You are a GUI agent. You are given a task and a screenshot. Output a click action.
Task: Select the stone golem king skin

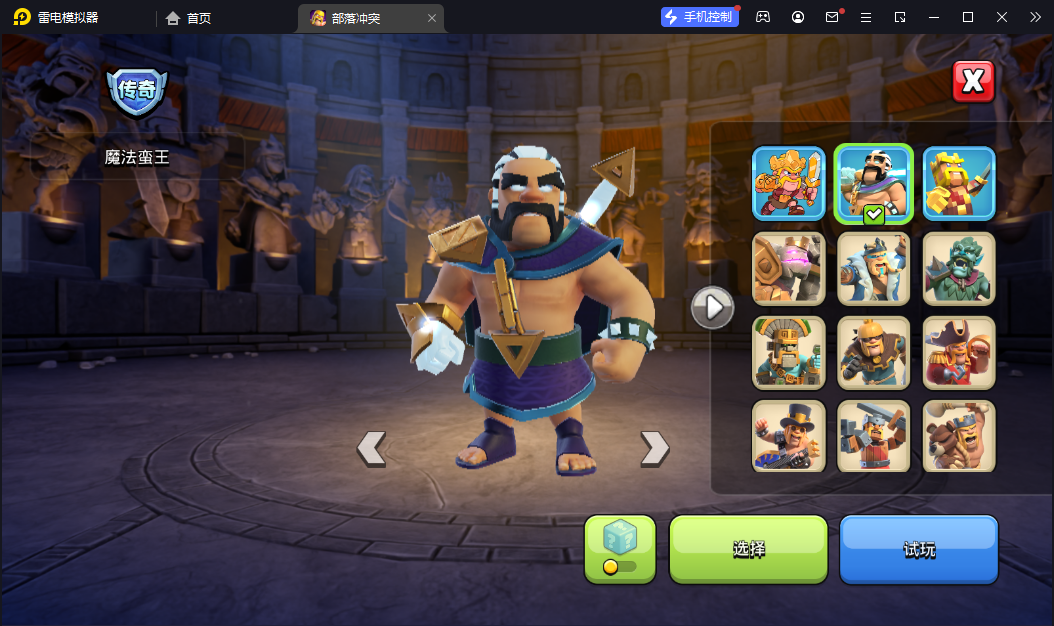pyautogui.click(x=789, y=268)
